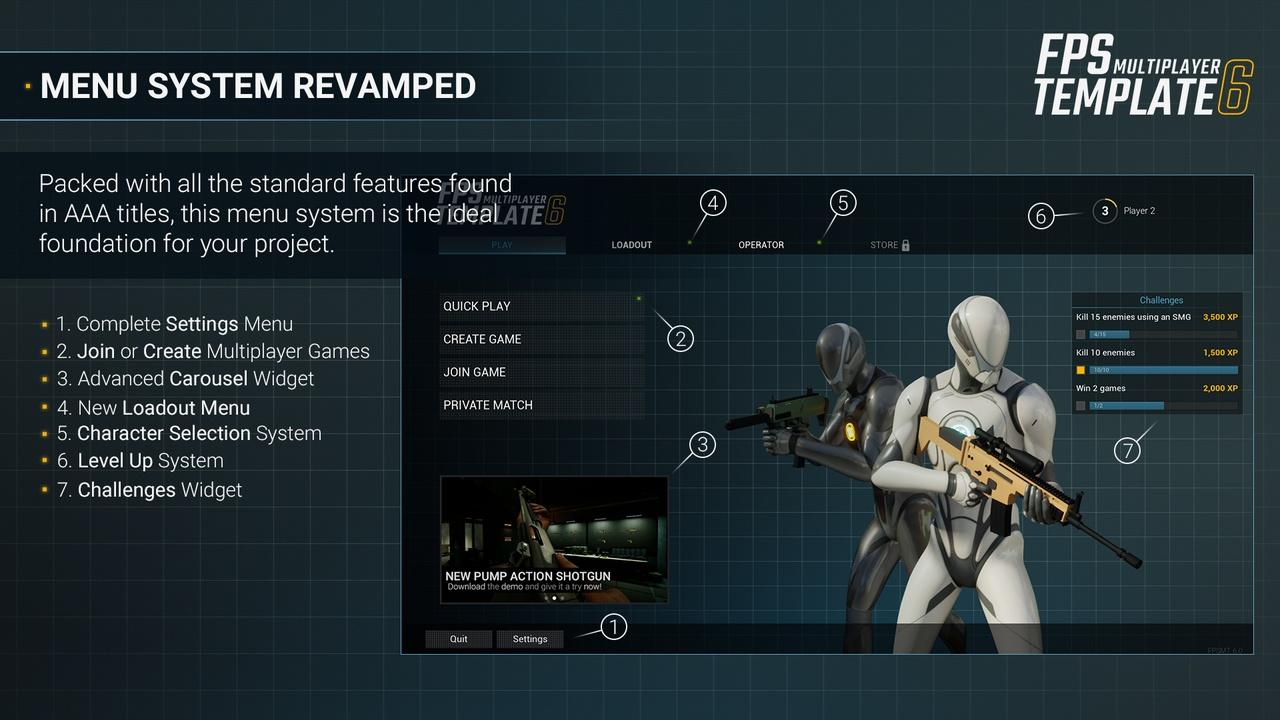Viewport: 1280px width, 720px height.
Task: Select the Kill 15 enemies SMG challenge
Action: pos(1156,325)
